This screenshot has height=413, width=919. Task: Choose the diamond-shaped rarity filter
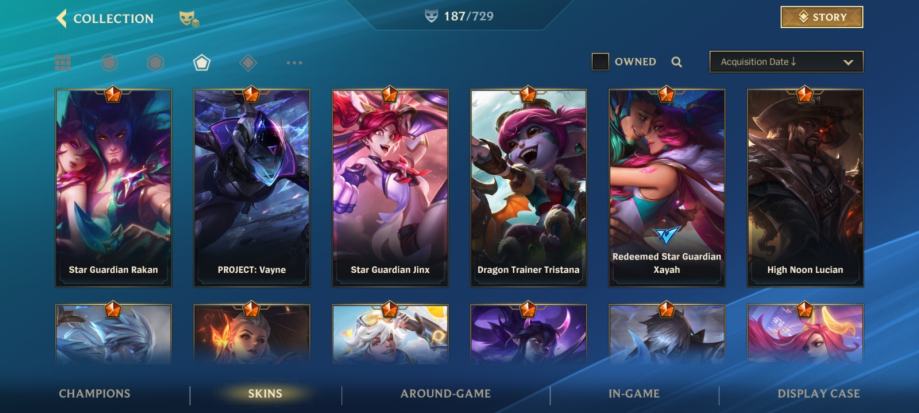[248, 63]
